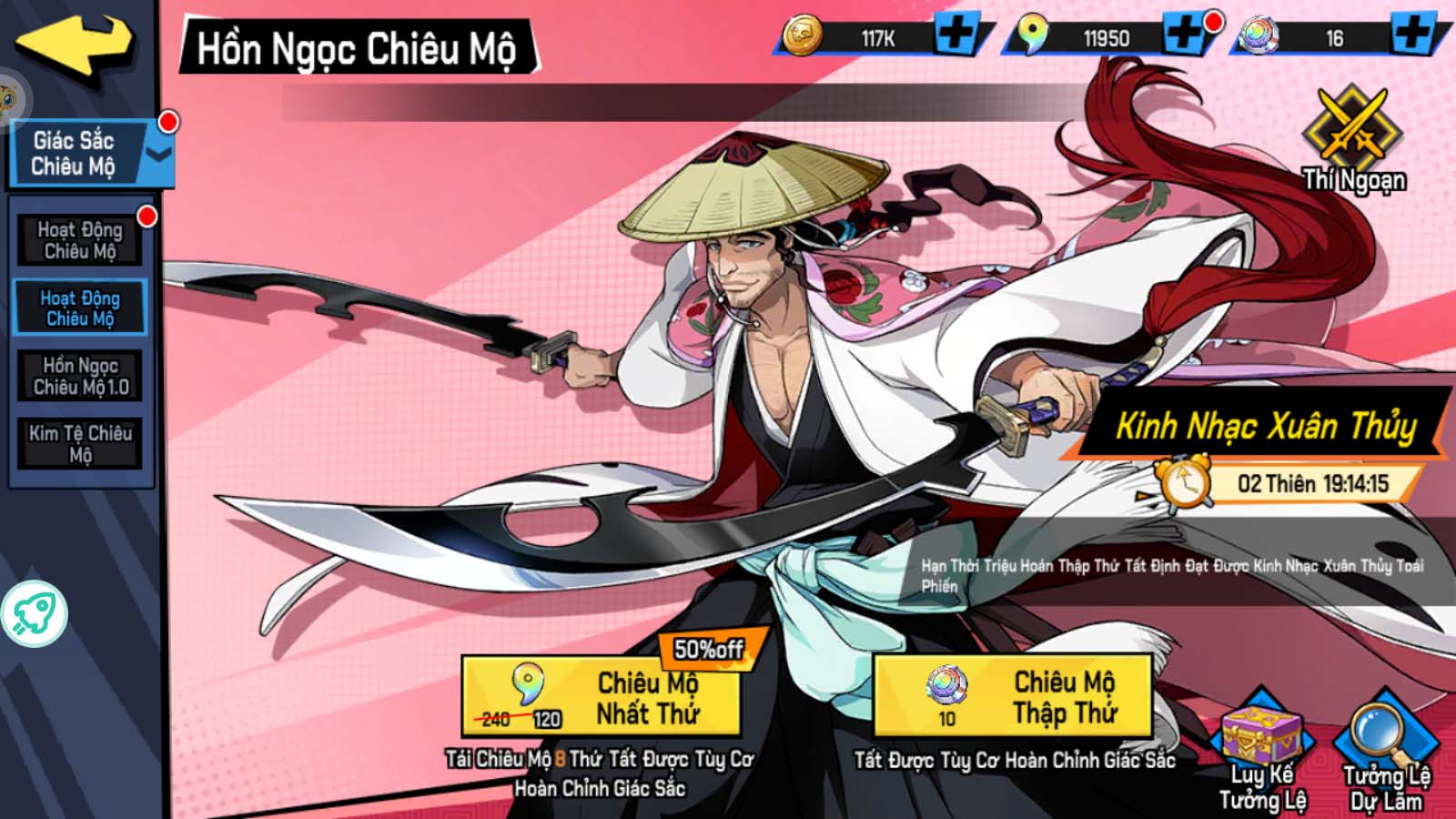Add rainbow summon tickets with the plus button

pyautogui.click(x=1413, y=36)
